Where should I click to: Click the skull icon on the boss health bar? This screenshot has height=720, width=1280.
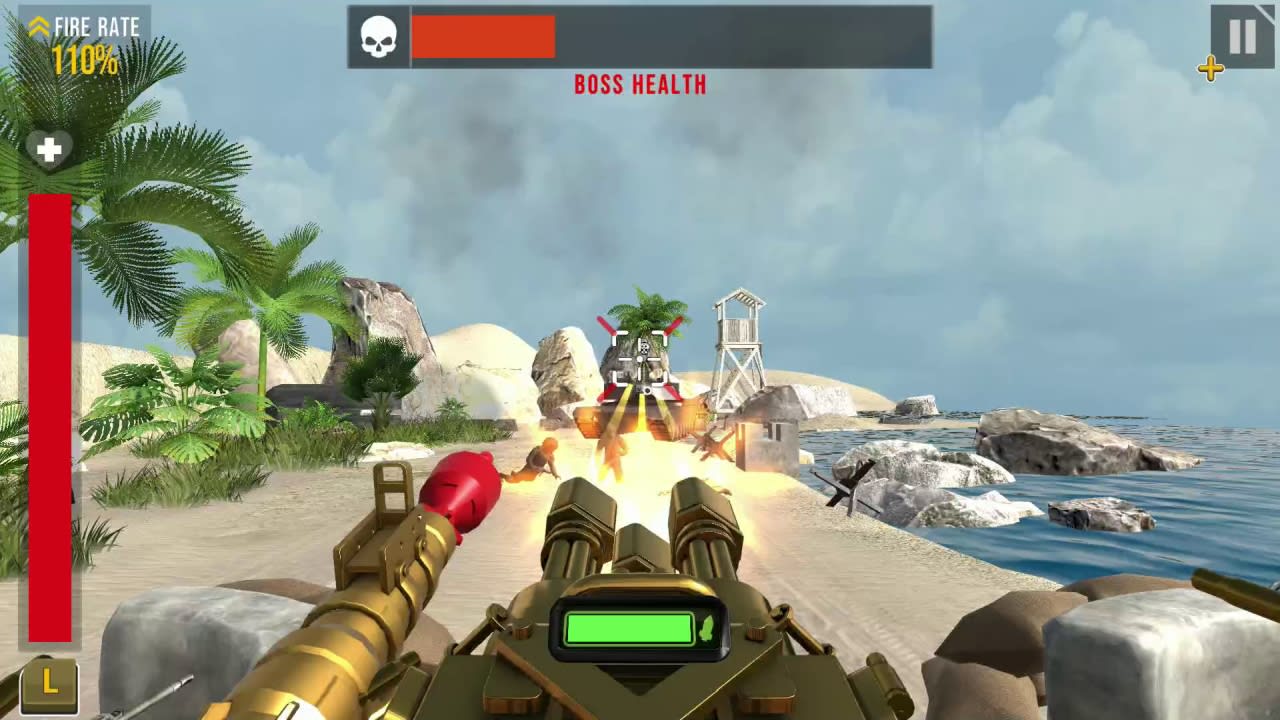[378, 36]
